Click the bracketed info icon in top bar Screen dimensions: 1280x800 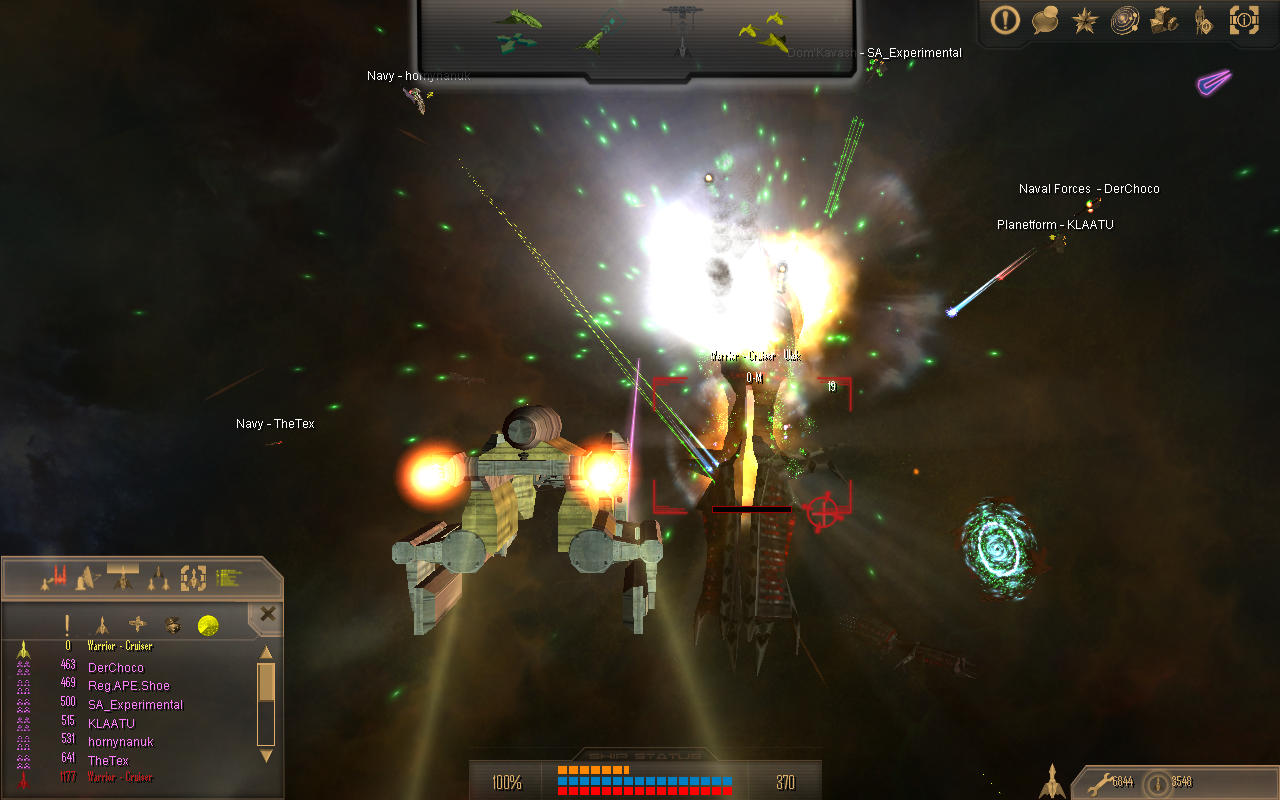[1244, 19]
